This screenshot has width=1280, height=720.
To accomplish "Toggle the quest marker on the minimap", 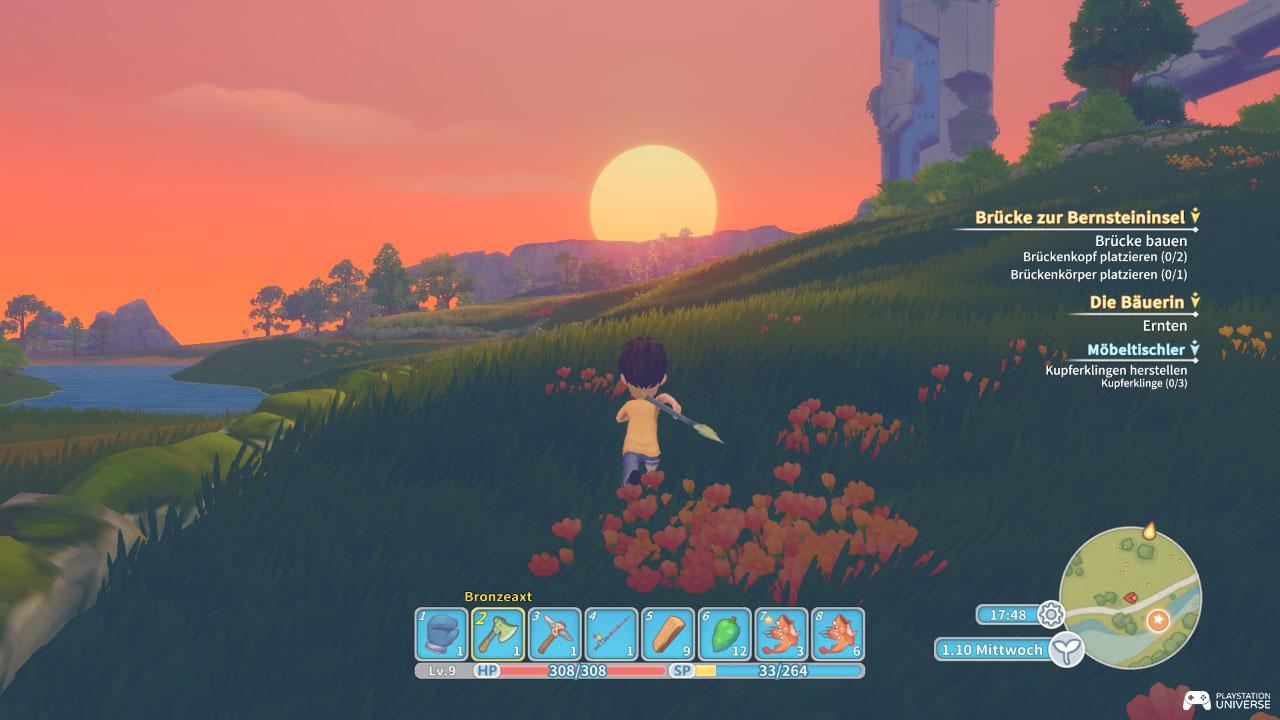I will coord(1158,618).
